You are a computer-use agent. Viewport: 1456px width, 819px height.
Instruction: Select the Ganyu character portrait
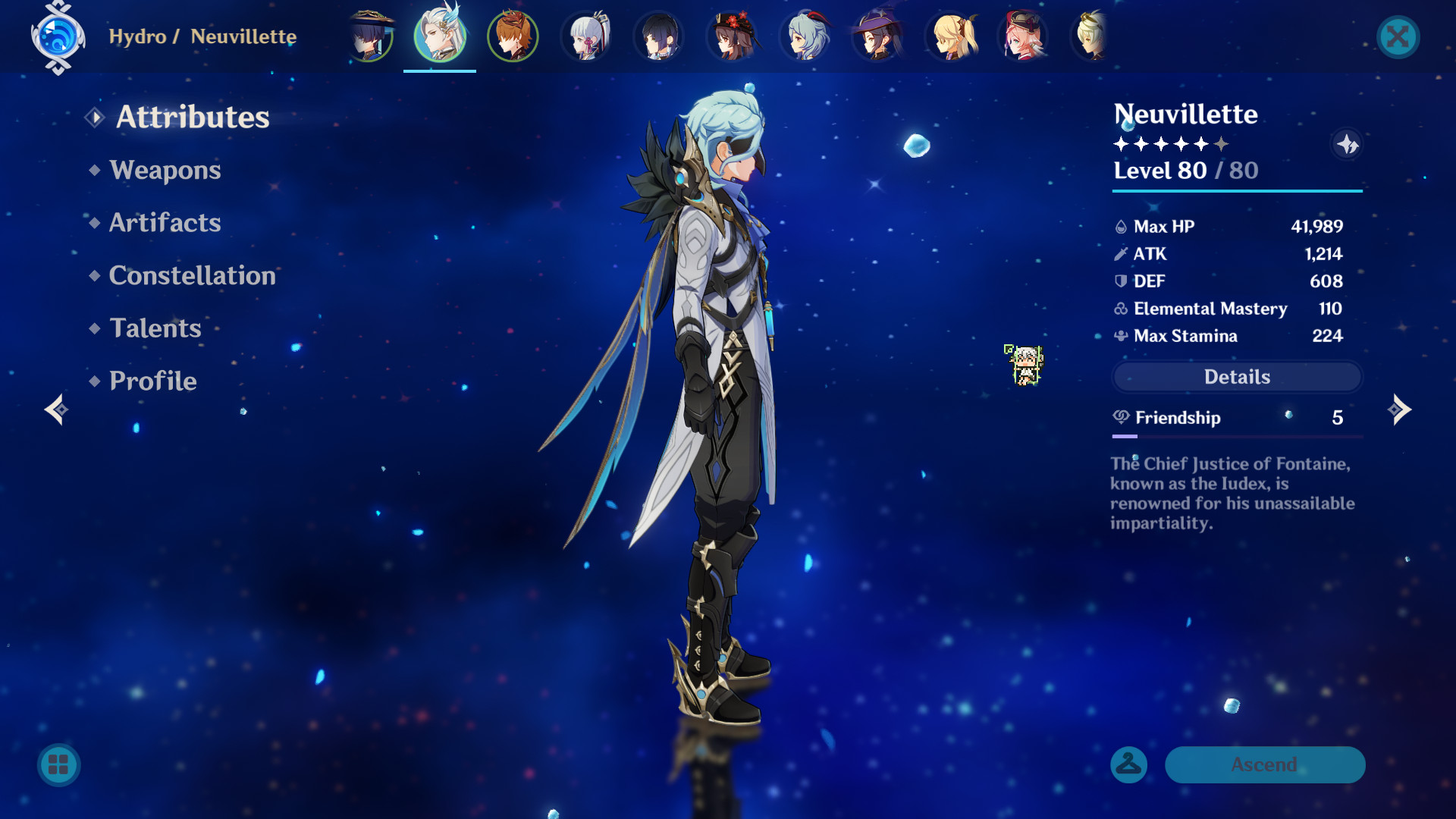(x=804, y=36)
